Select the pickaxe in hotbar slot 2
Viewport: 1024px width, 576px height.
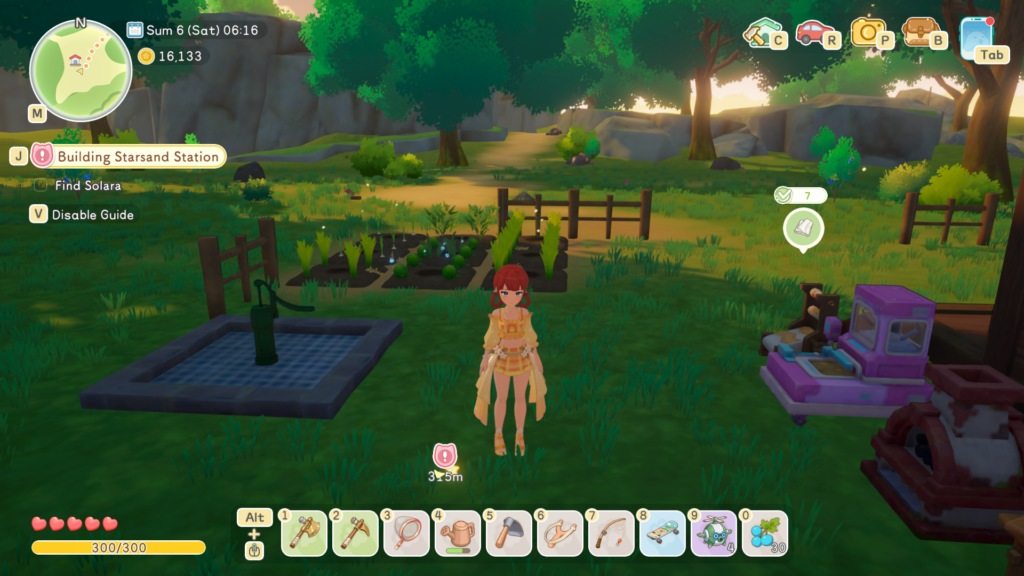click(x=353, y=534)
